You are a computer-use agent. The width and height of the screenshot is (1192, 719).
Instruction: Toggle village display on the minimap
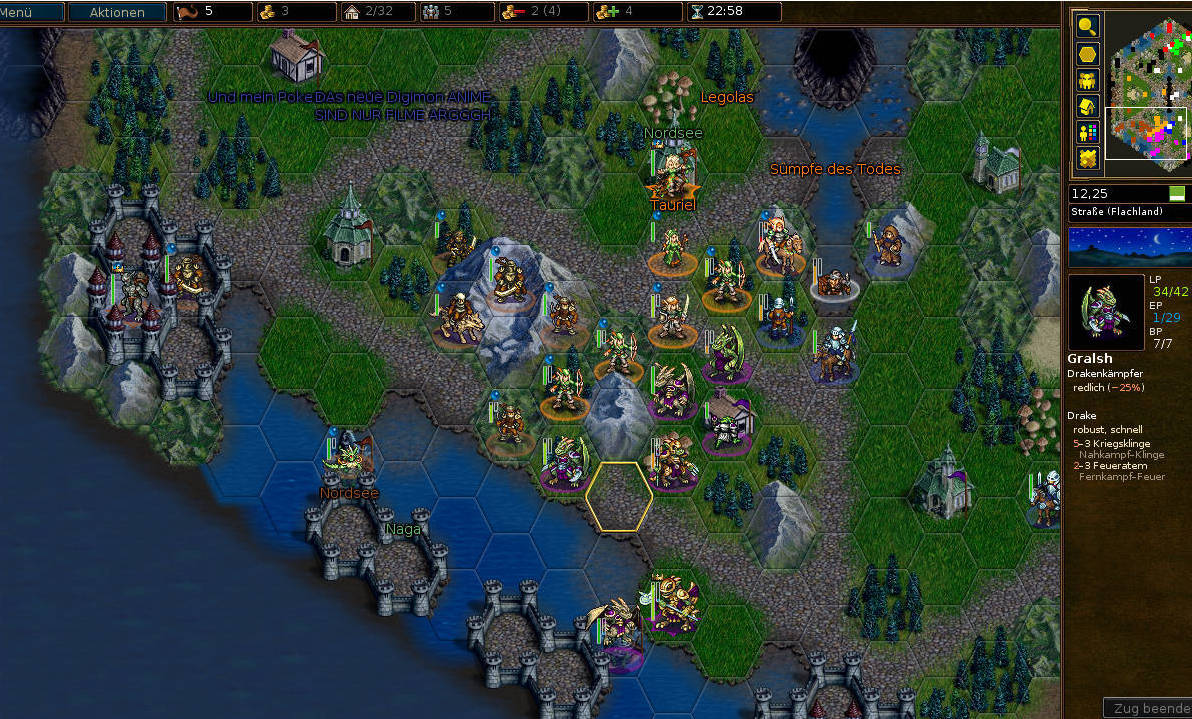(x=1087, y=106)
